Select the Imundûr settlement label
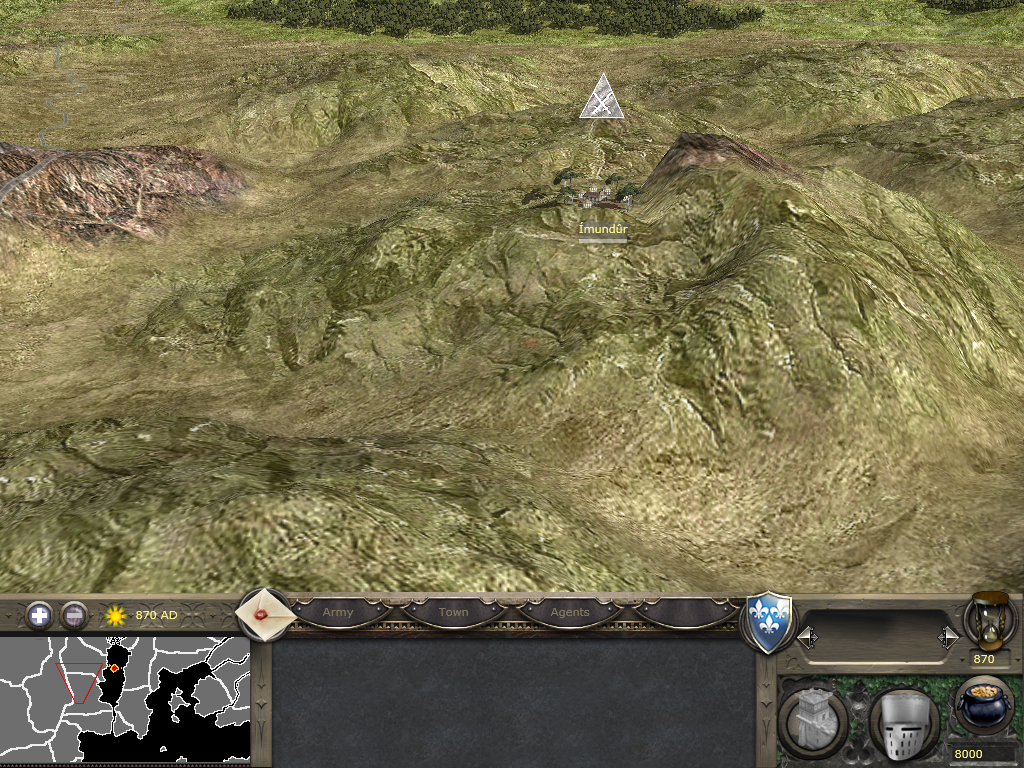 click(603, 229)
